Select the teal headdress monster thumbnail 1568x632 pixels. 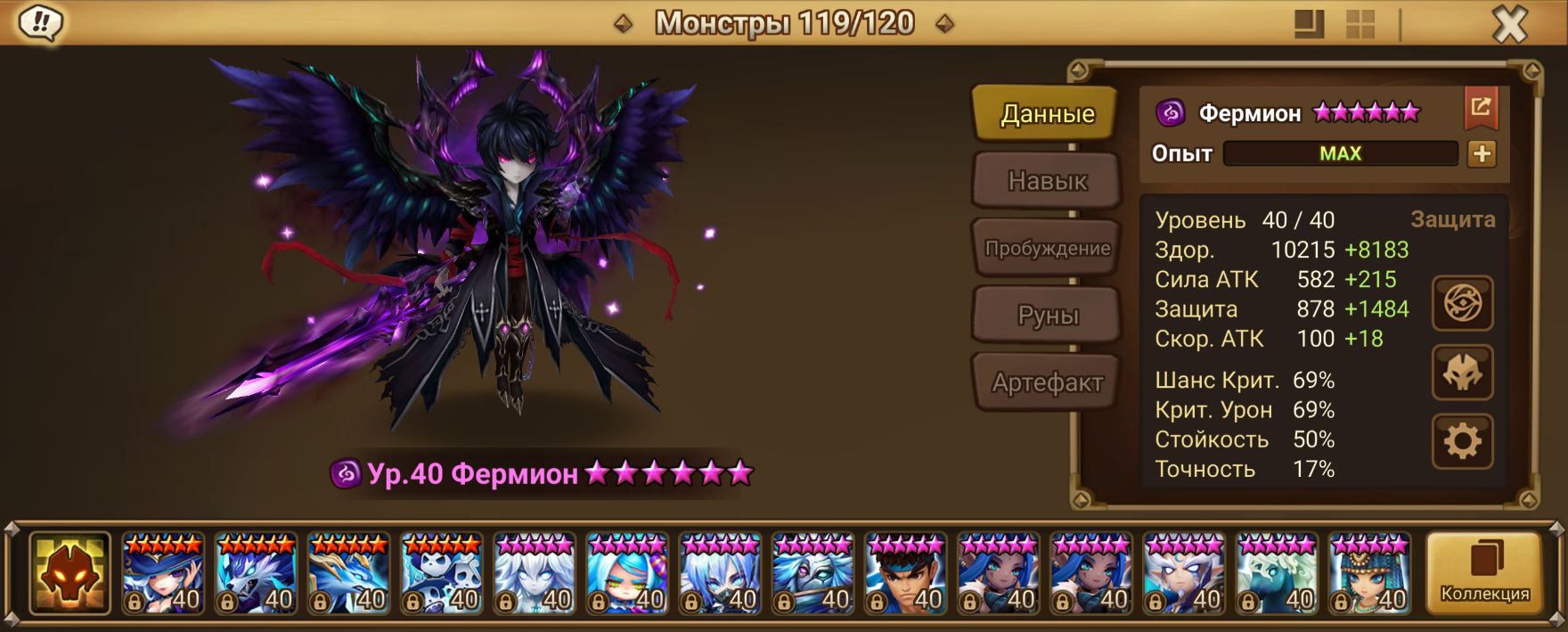[x=1369, y=573]
